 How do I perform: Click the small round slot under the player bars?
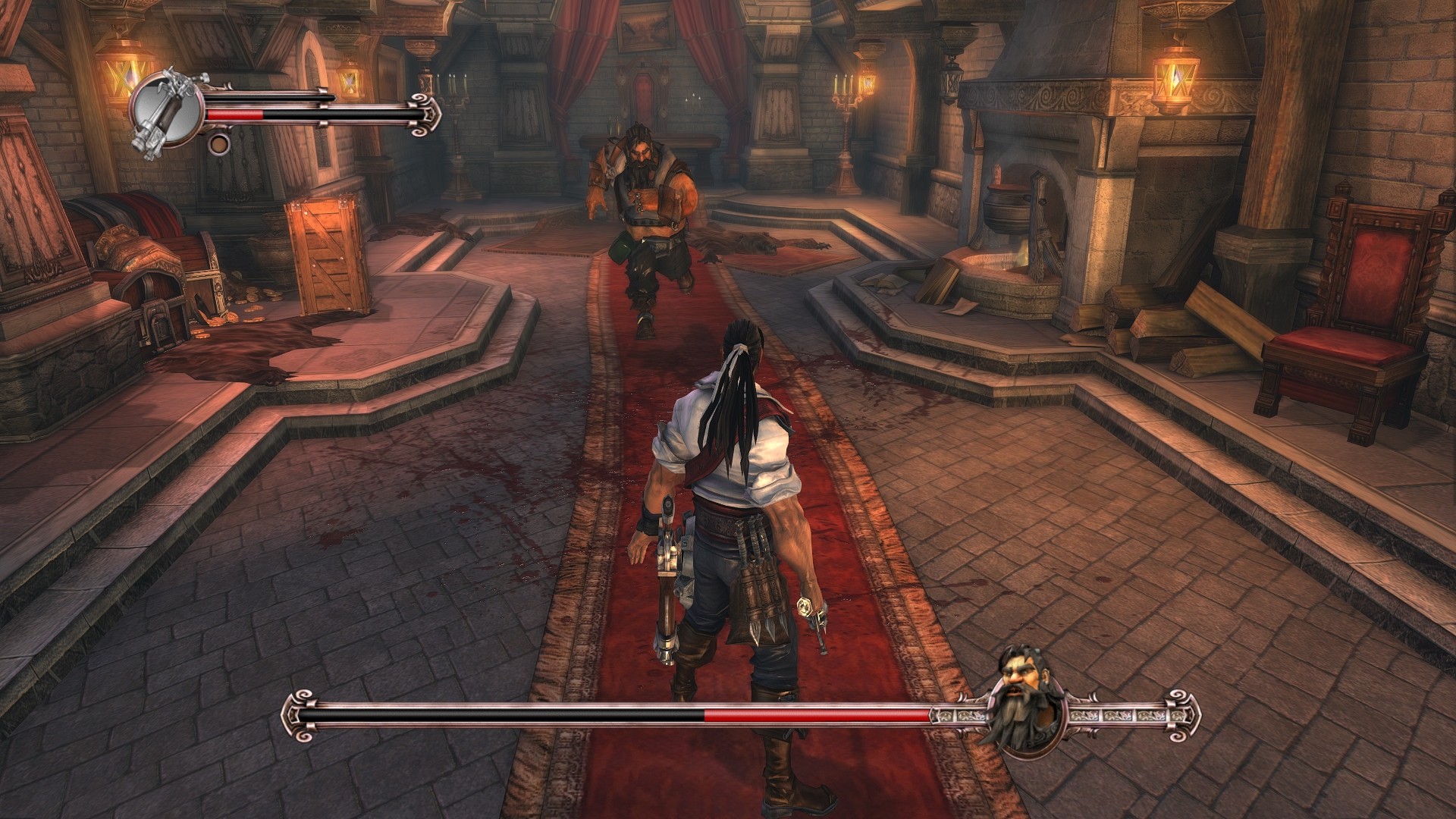[218, 143]
